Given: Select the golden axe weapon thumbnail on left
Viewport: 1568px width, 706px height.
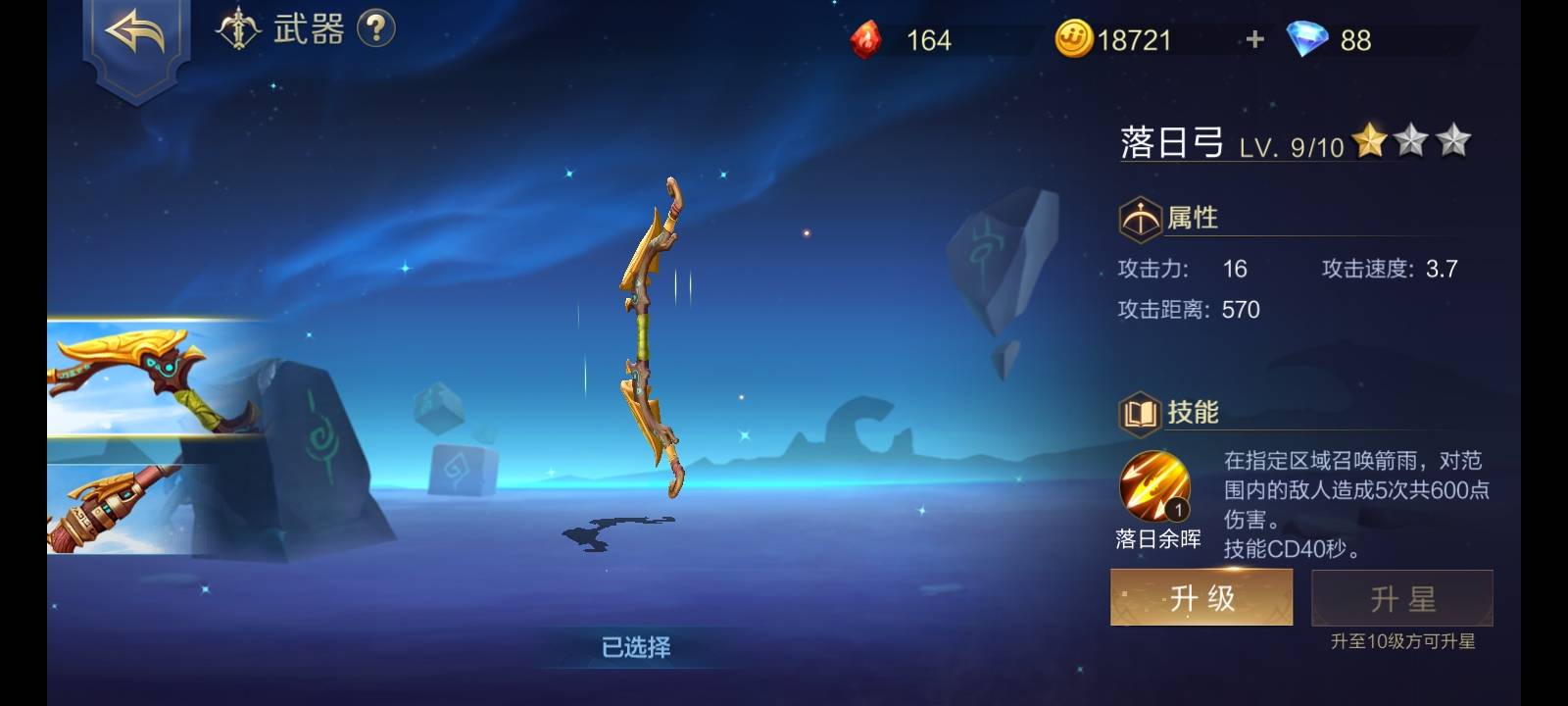Looking at the screenshot, I should 147,378.
